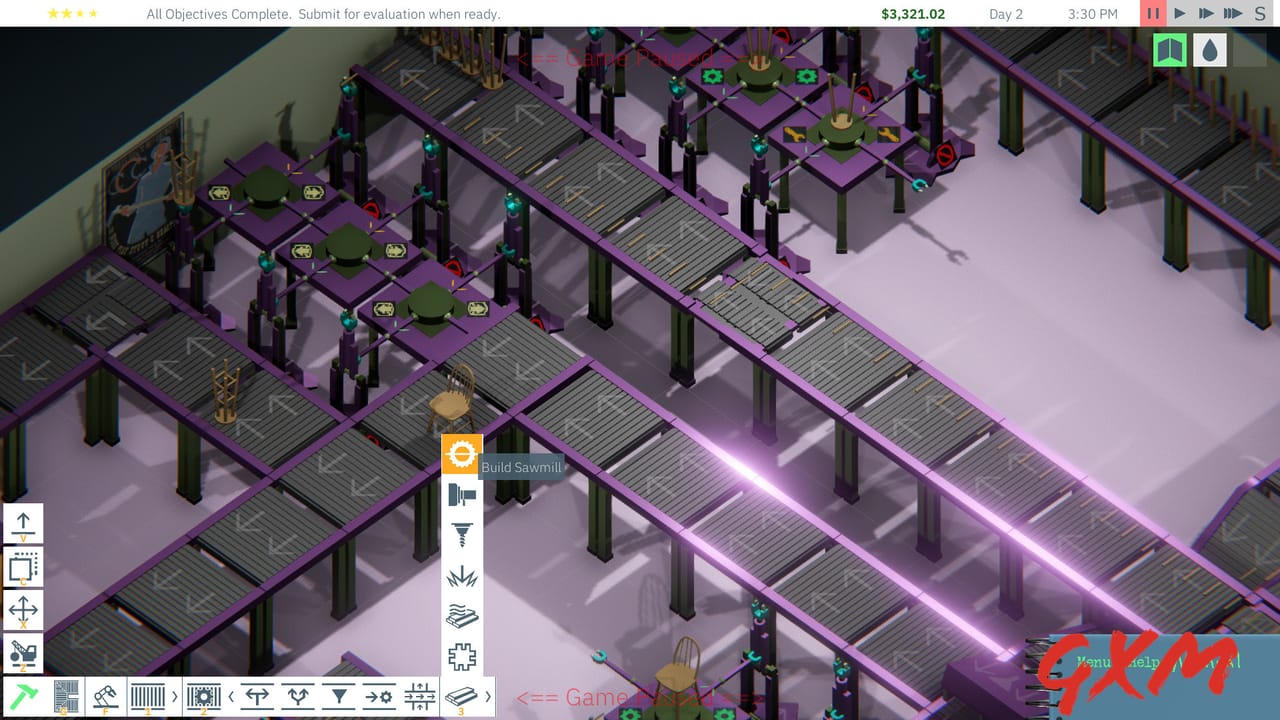Click the S step simulation button
Image resolution: width=1280 pixels, height=720 pixels.
[x=1260, y=14]
